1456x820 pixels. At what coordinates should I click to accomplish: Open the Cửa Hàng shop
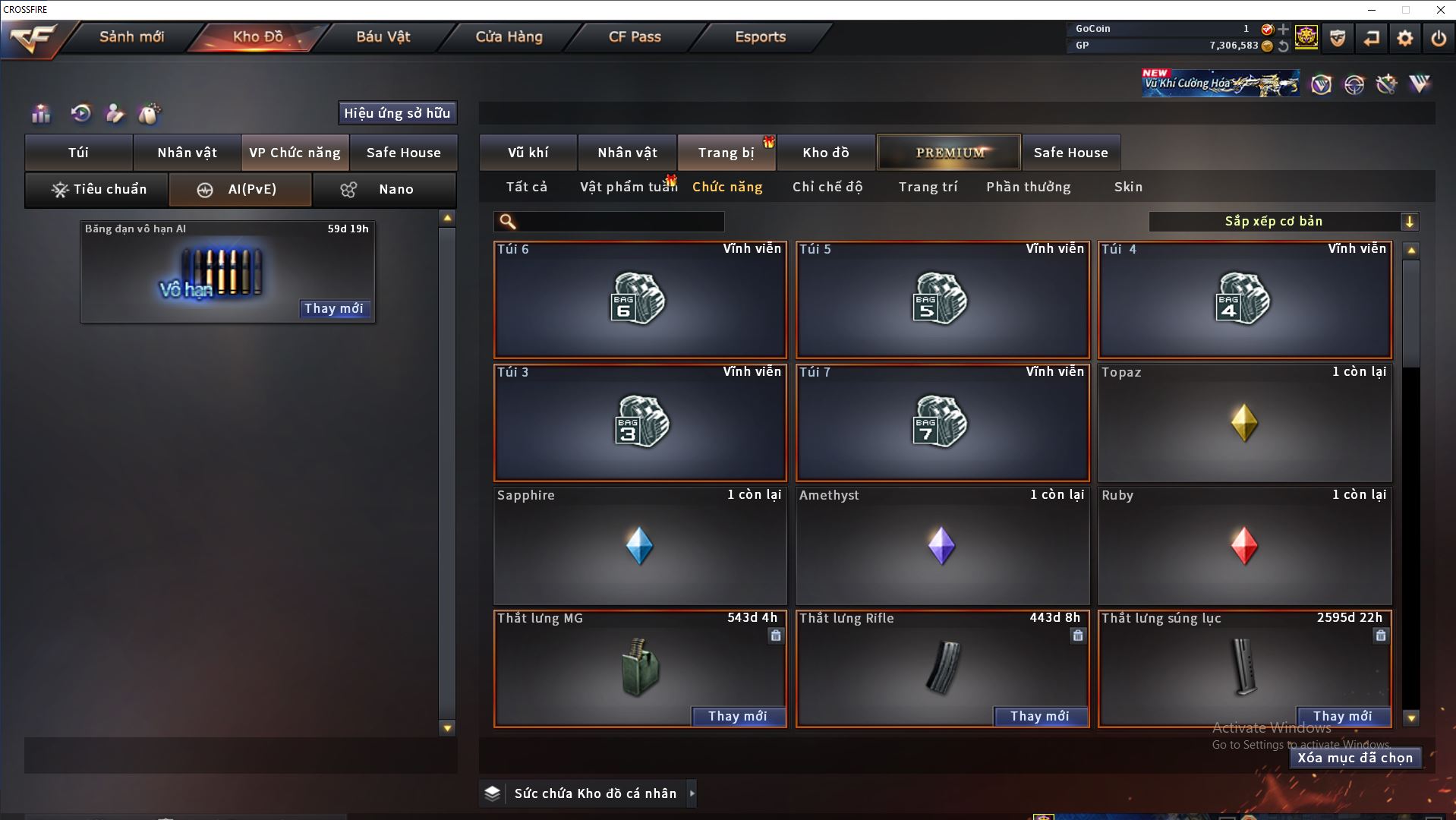509,36
